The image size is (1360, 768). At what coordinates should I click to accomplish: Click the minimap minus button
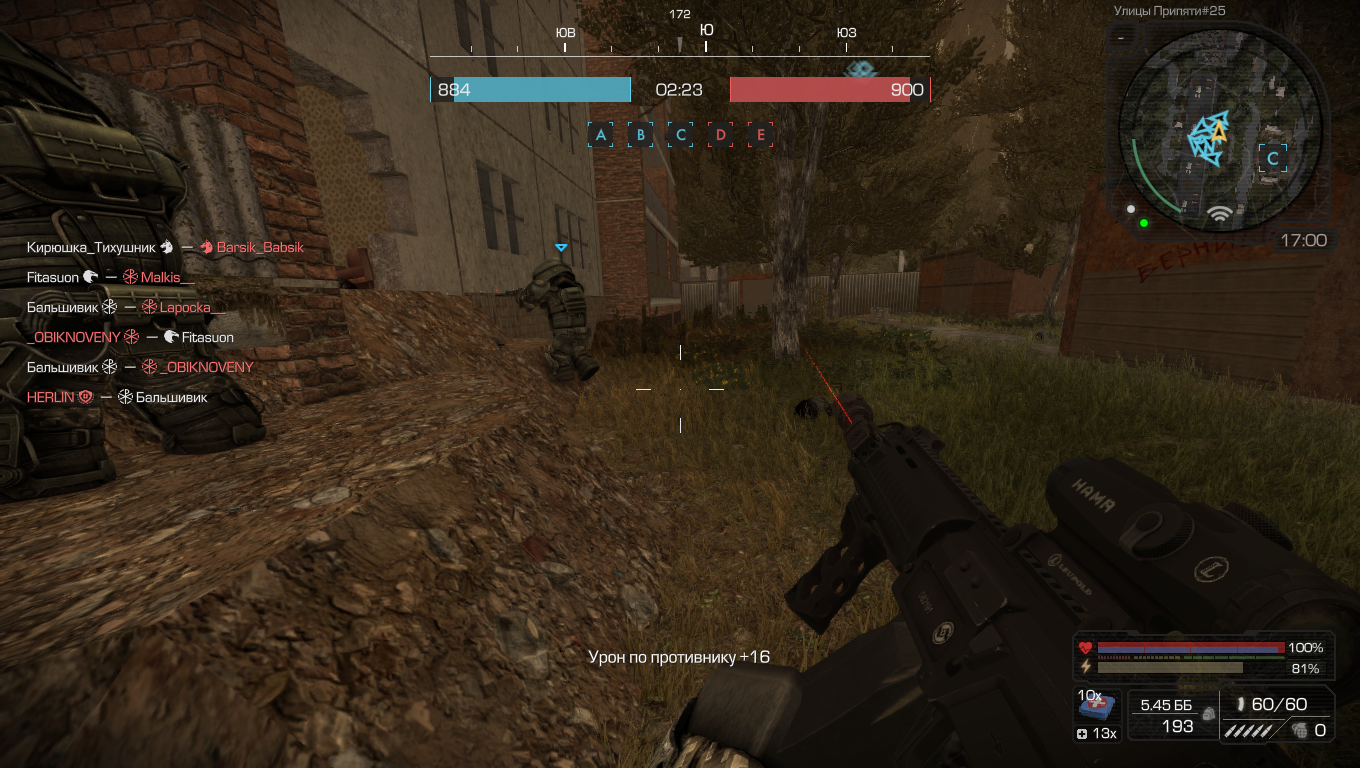(x=1121, y=37)
